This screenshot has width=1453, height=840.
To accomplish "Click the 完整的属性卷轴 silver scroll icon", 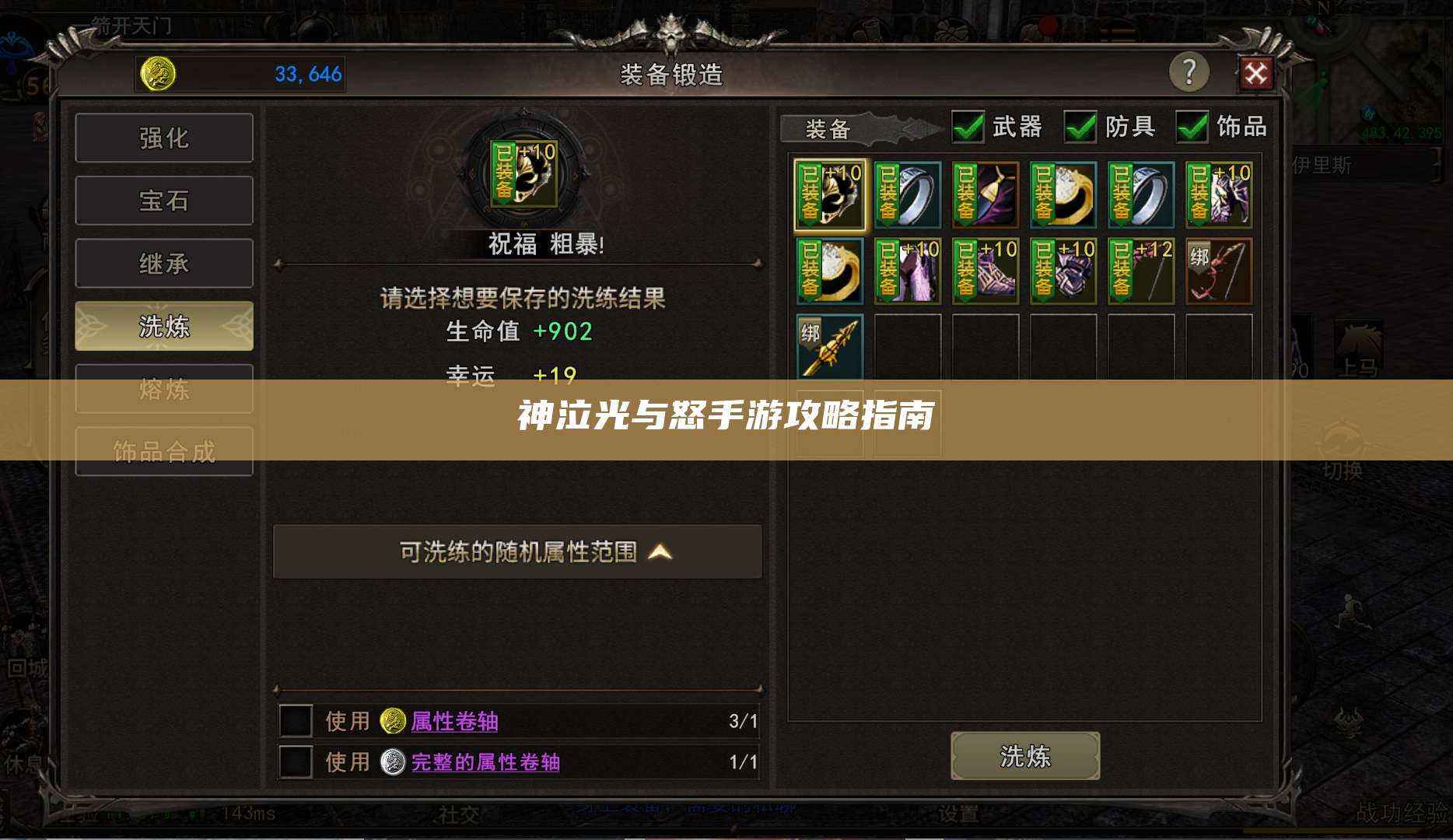I will point(393,763).
